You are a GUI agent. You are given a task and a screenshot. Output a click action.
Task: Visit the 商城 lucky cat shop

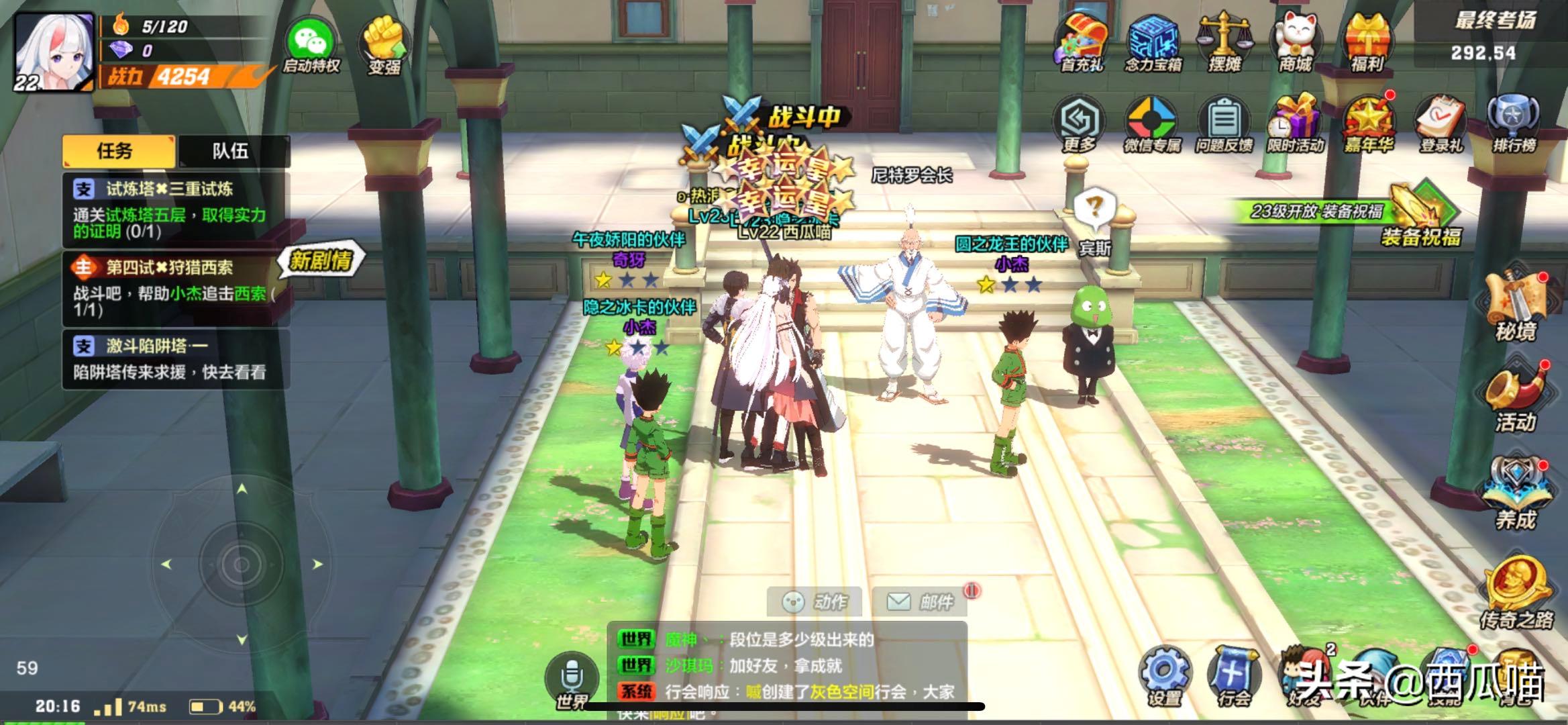point(1296,42)
